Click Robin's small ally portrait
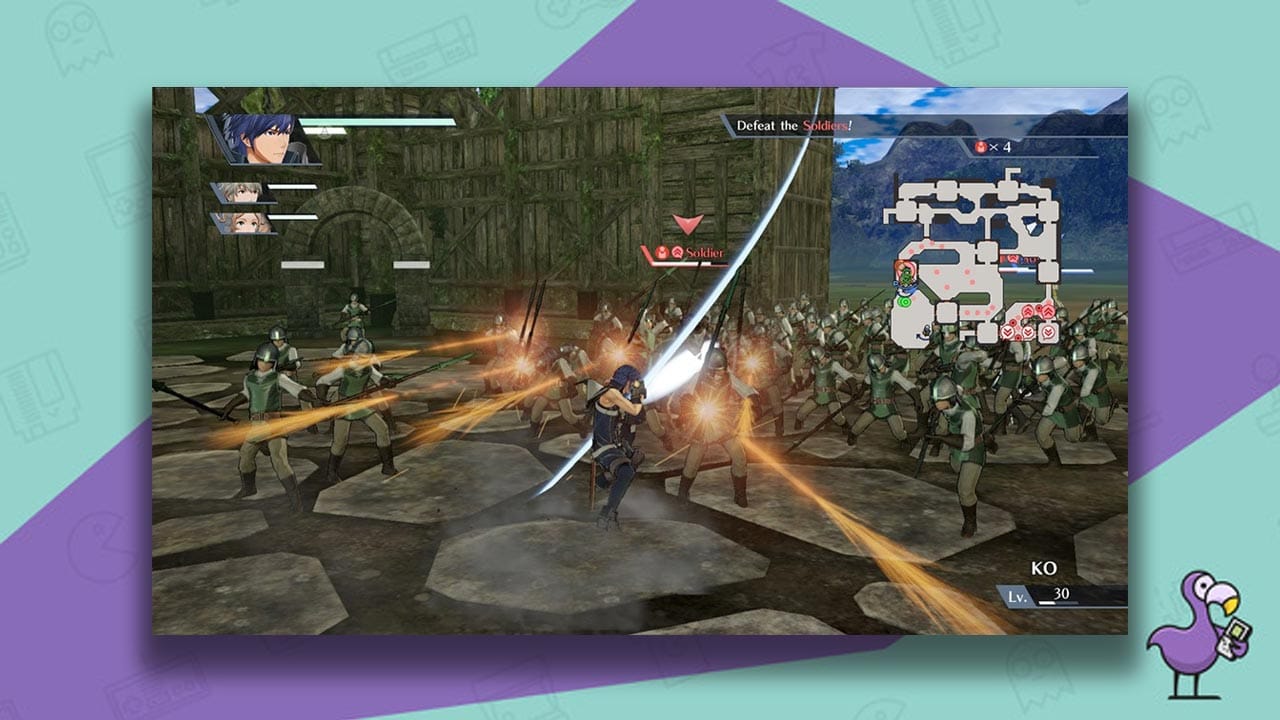The width and height of the screenshot is (1280, 720). coord(243,194)
